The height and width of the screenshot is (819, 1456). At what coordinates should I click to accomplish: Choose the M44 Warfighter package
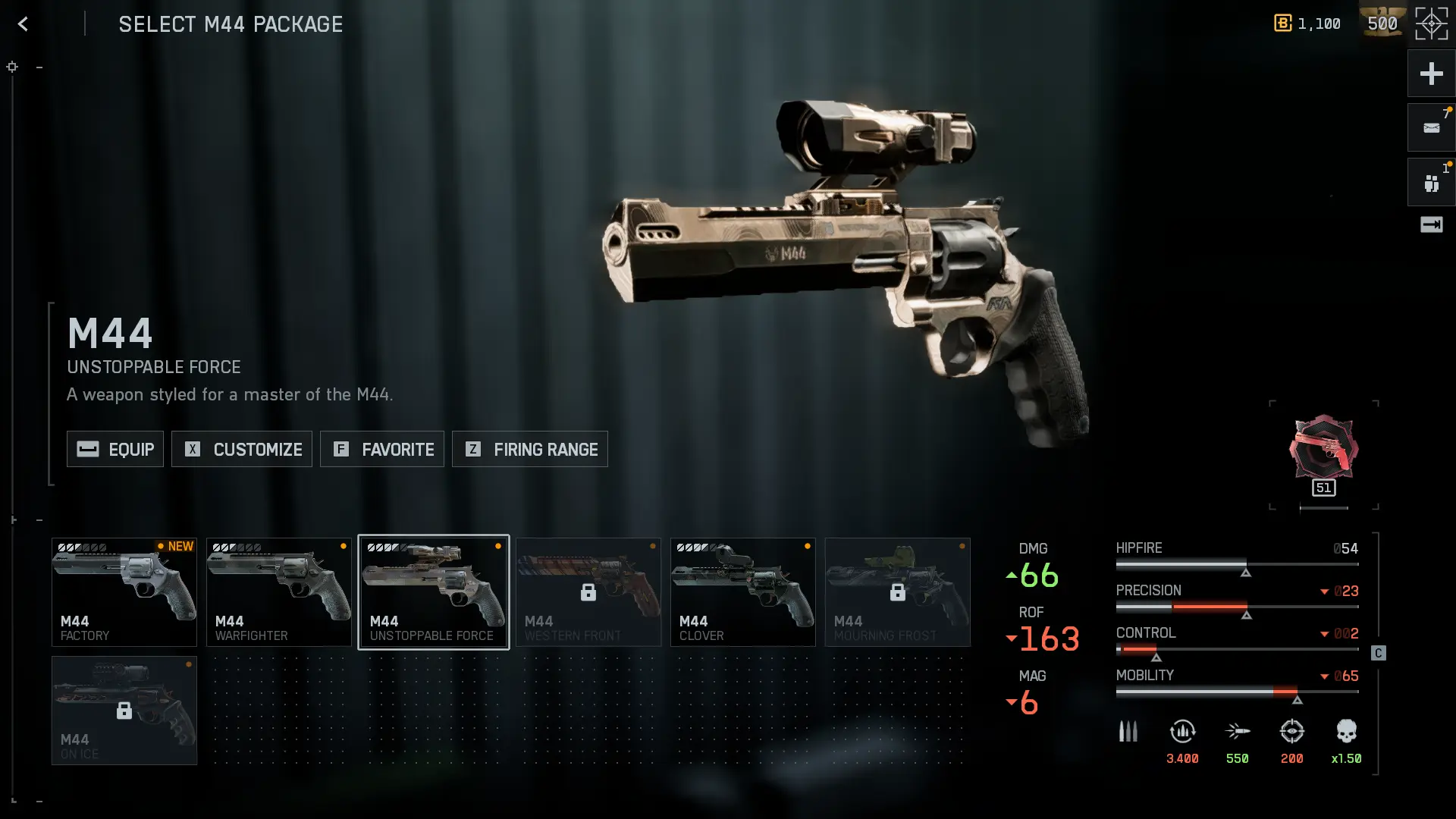point(279,592)
